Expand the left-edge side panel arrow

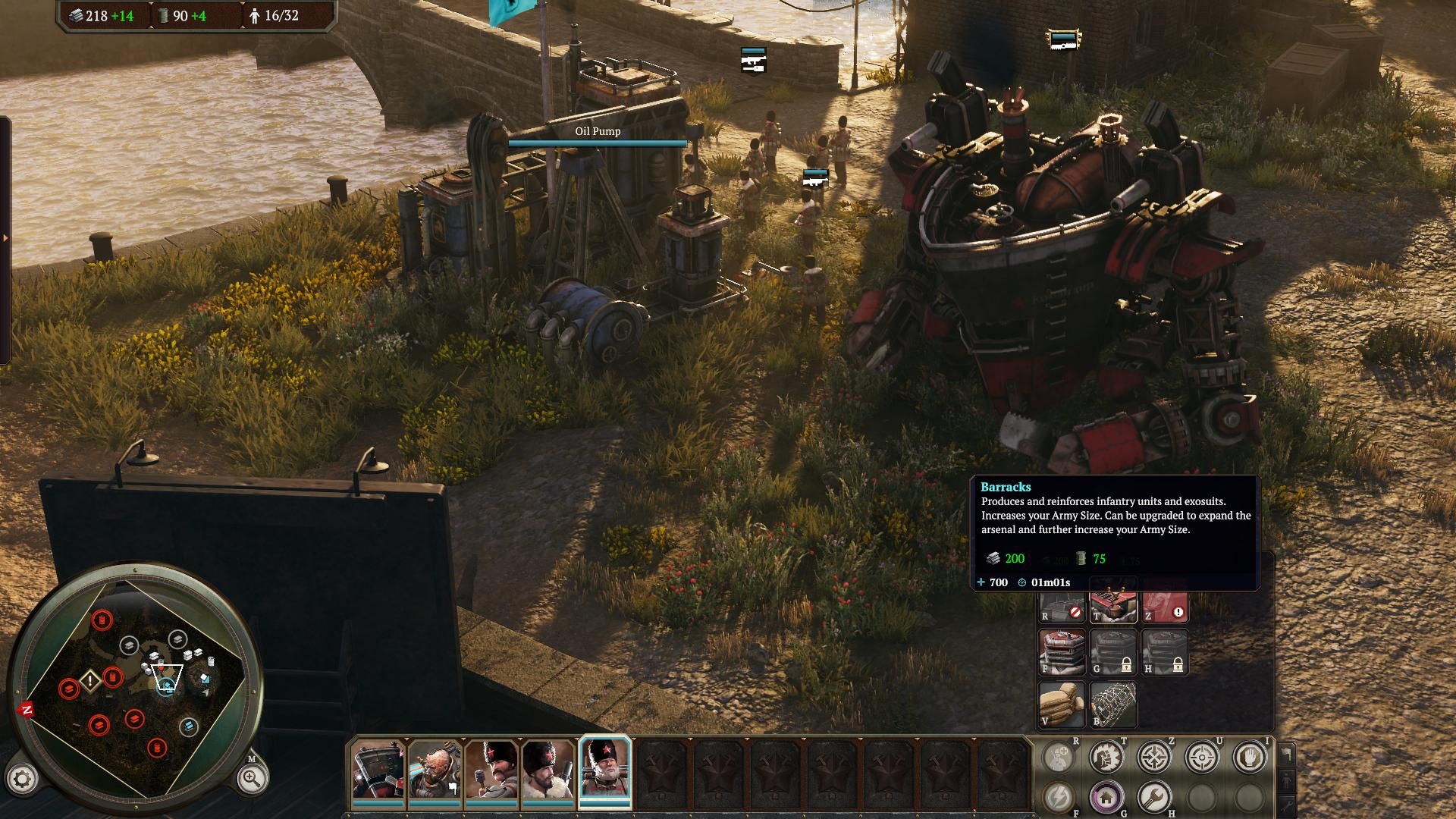pos(5,238)
